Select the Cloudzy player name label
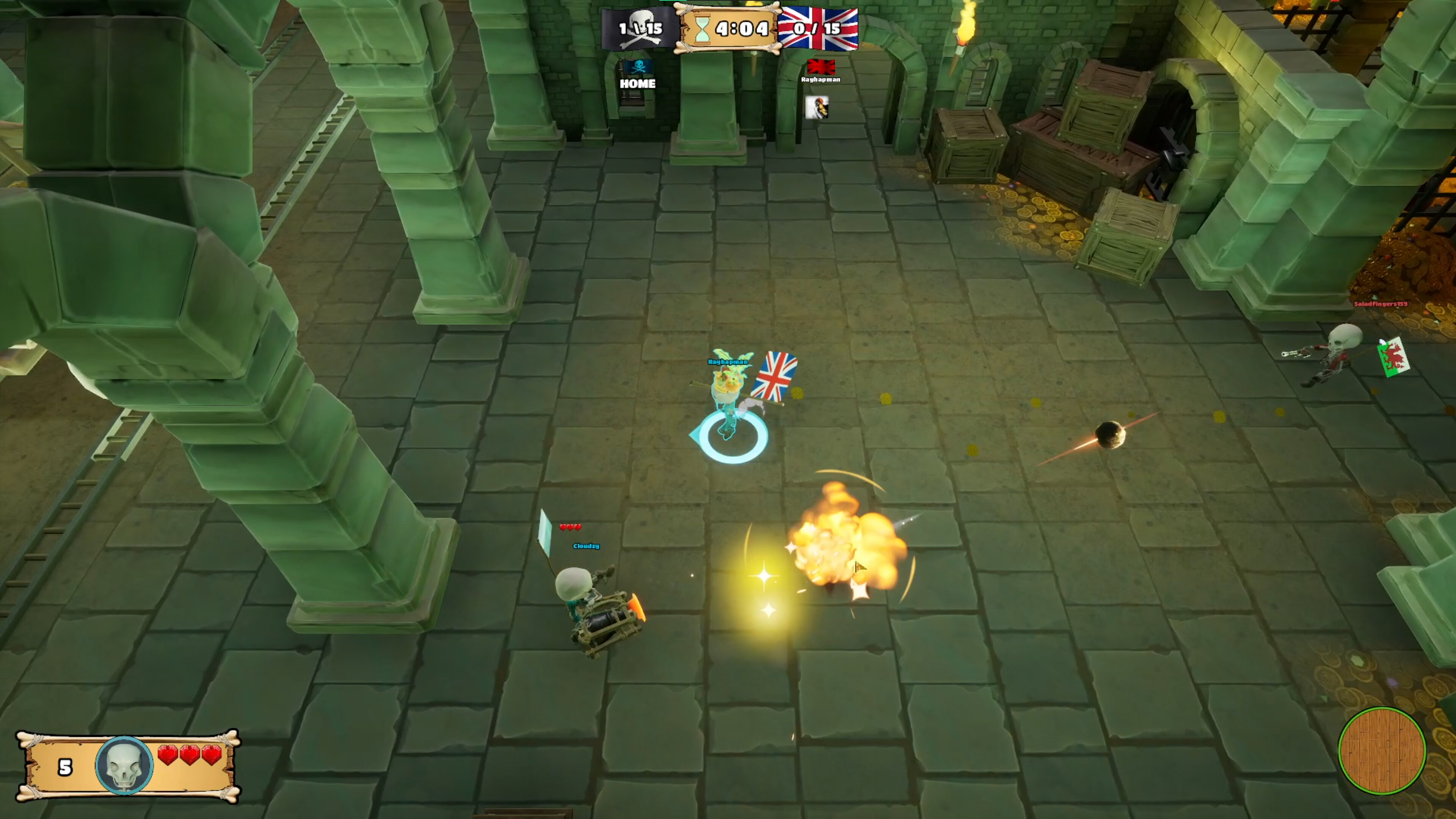This screenshot has width=1456, height=819. coord(585,546)
